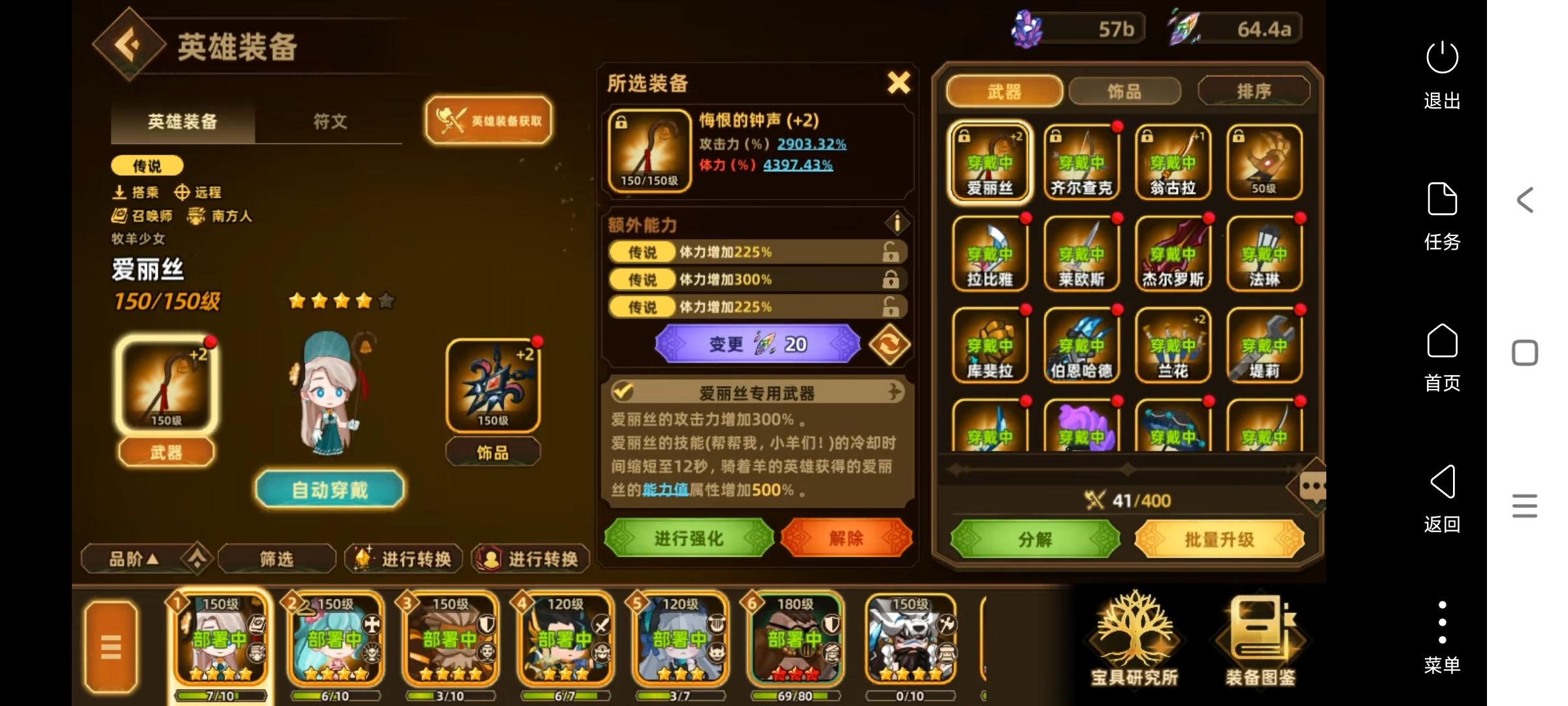Select 杰尔罗斯's sword in the grid
The height and width of the screenshot is (706, 1568).
1173,254
